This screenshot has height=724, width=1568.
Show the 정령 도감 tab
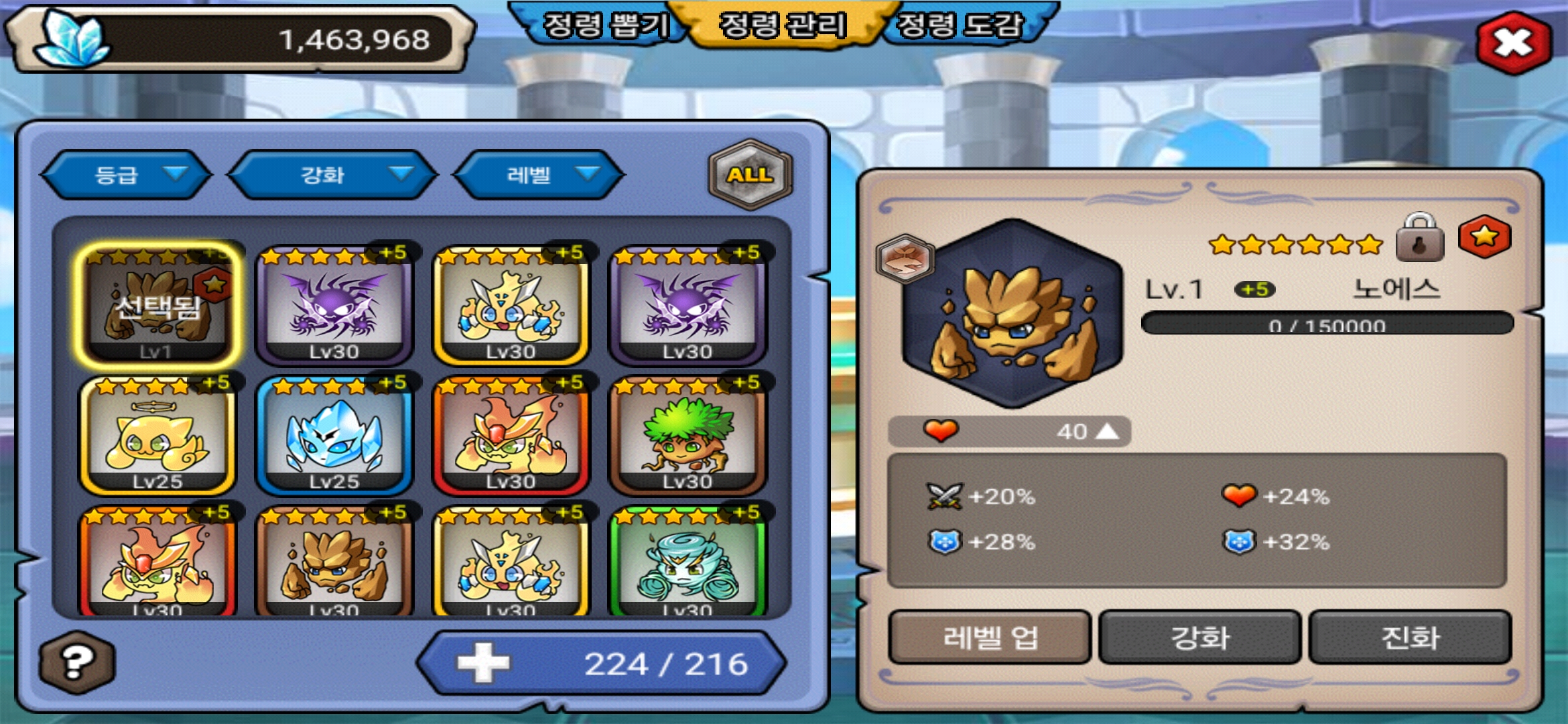click(960, 25)
